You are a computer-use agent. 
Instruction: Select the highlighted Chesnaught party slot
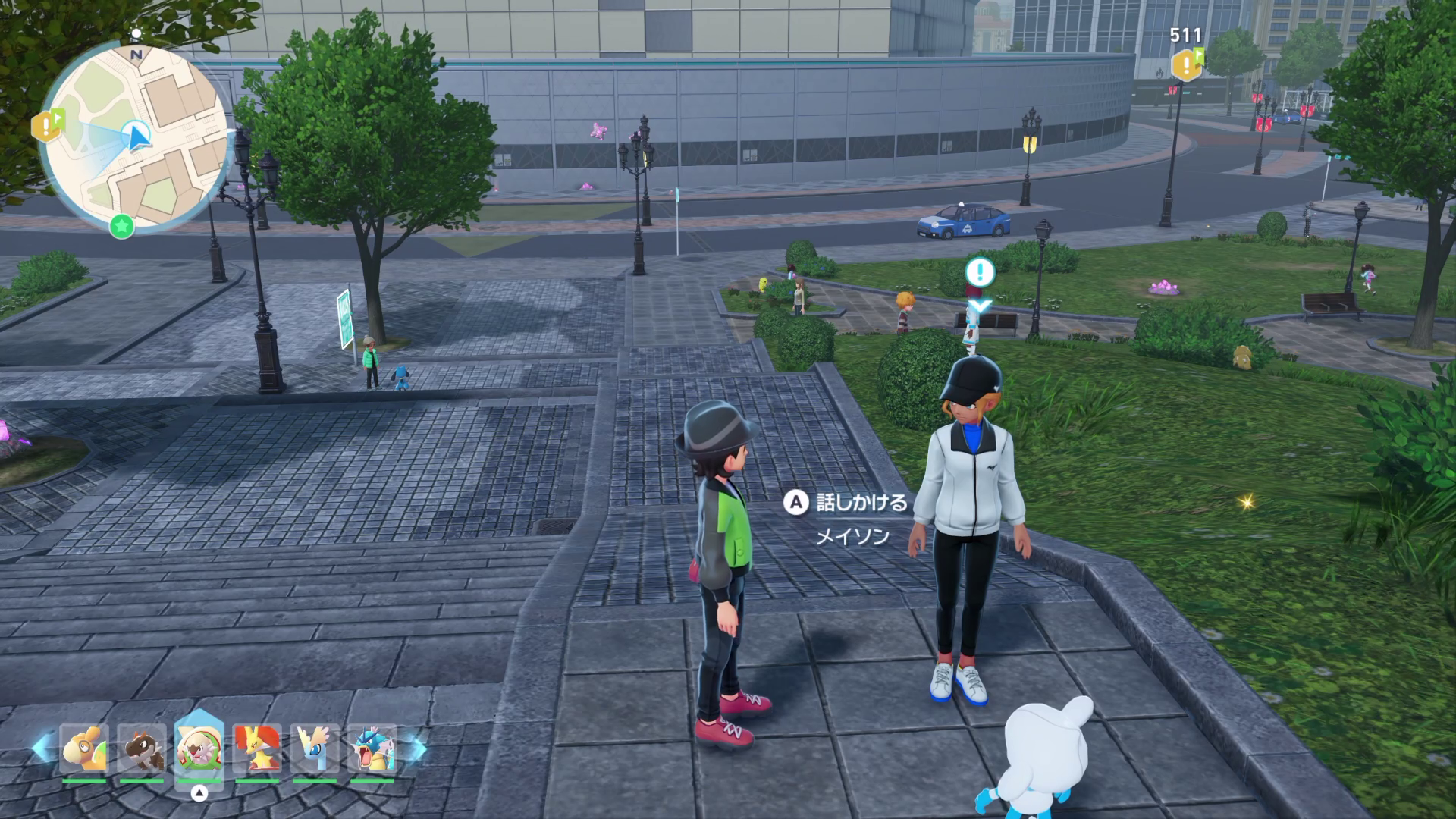199,749
